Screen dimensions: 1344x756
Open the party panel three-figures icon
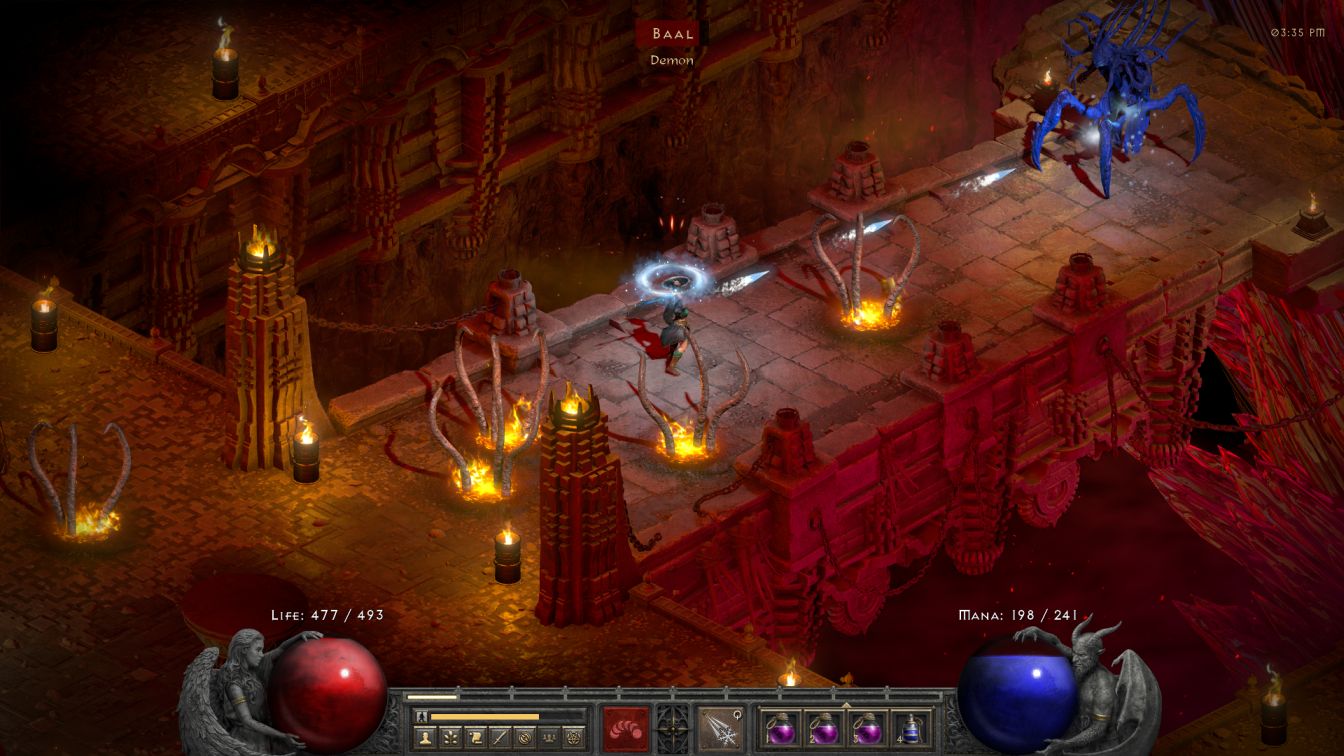551,738
